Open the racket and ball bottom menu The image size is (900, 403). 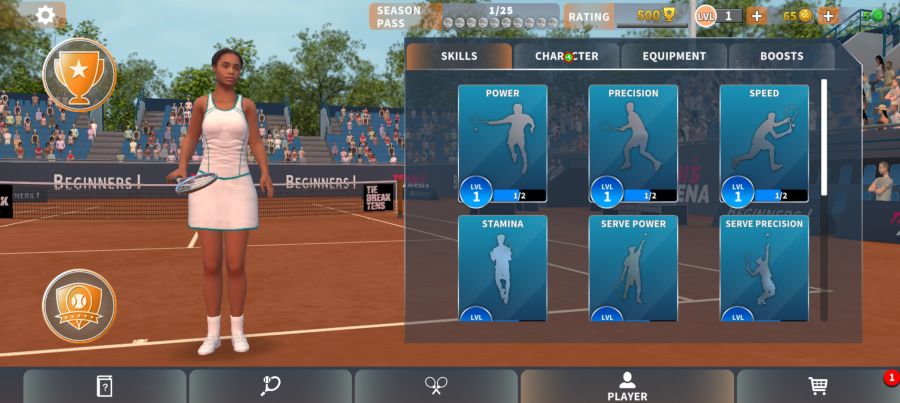pyautogui.click(x=270, y=386)
